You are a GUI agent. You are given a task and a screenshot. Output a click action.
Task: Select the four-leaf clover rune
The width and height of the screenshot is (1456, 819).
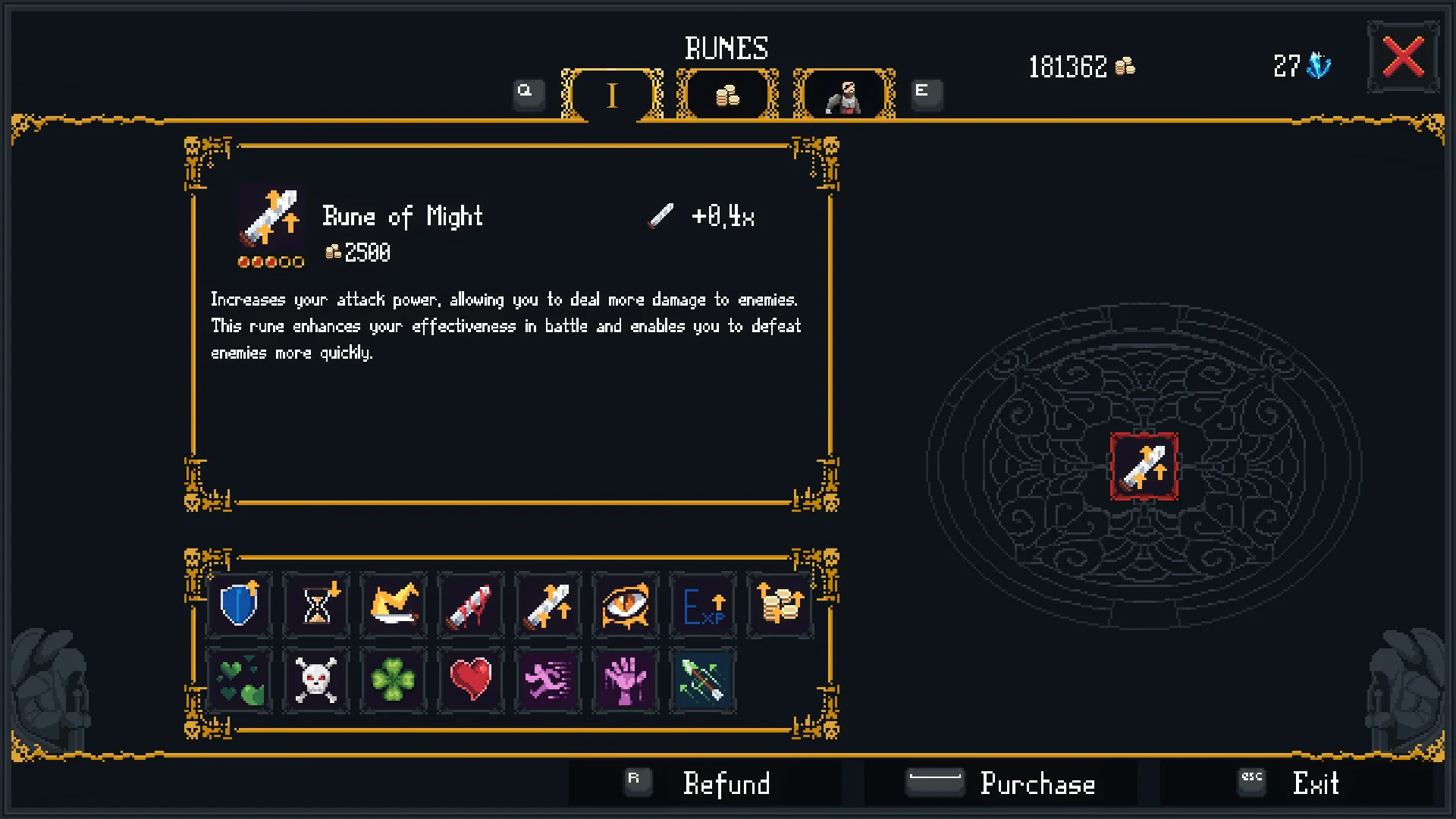[x=394, y=680]
